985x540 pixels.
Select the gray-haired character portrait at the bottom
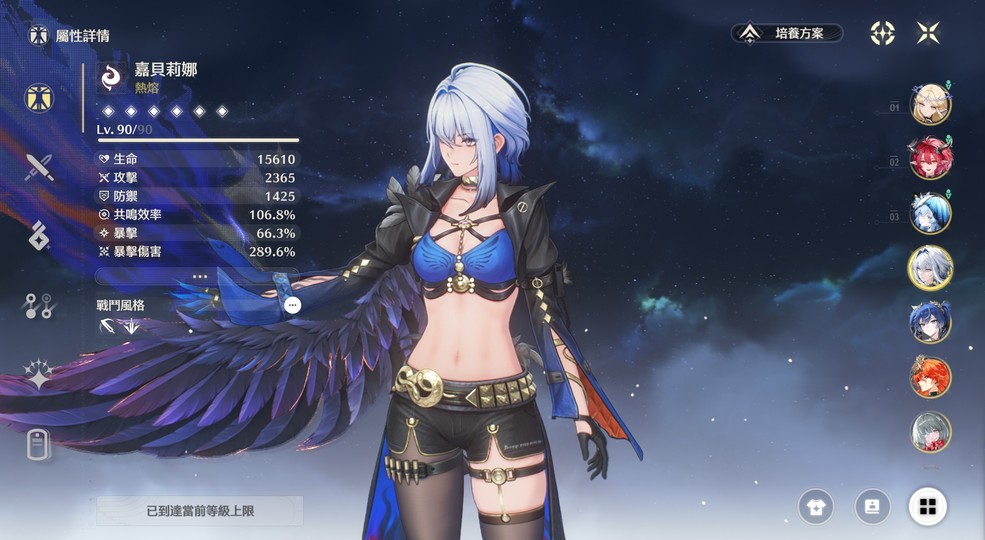pos(930,432)
